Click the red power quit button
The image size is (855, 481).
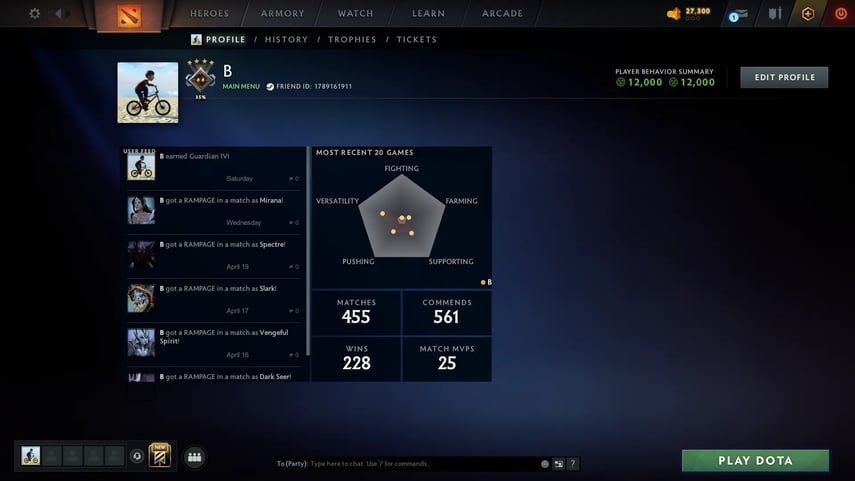840,14
